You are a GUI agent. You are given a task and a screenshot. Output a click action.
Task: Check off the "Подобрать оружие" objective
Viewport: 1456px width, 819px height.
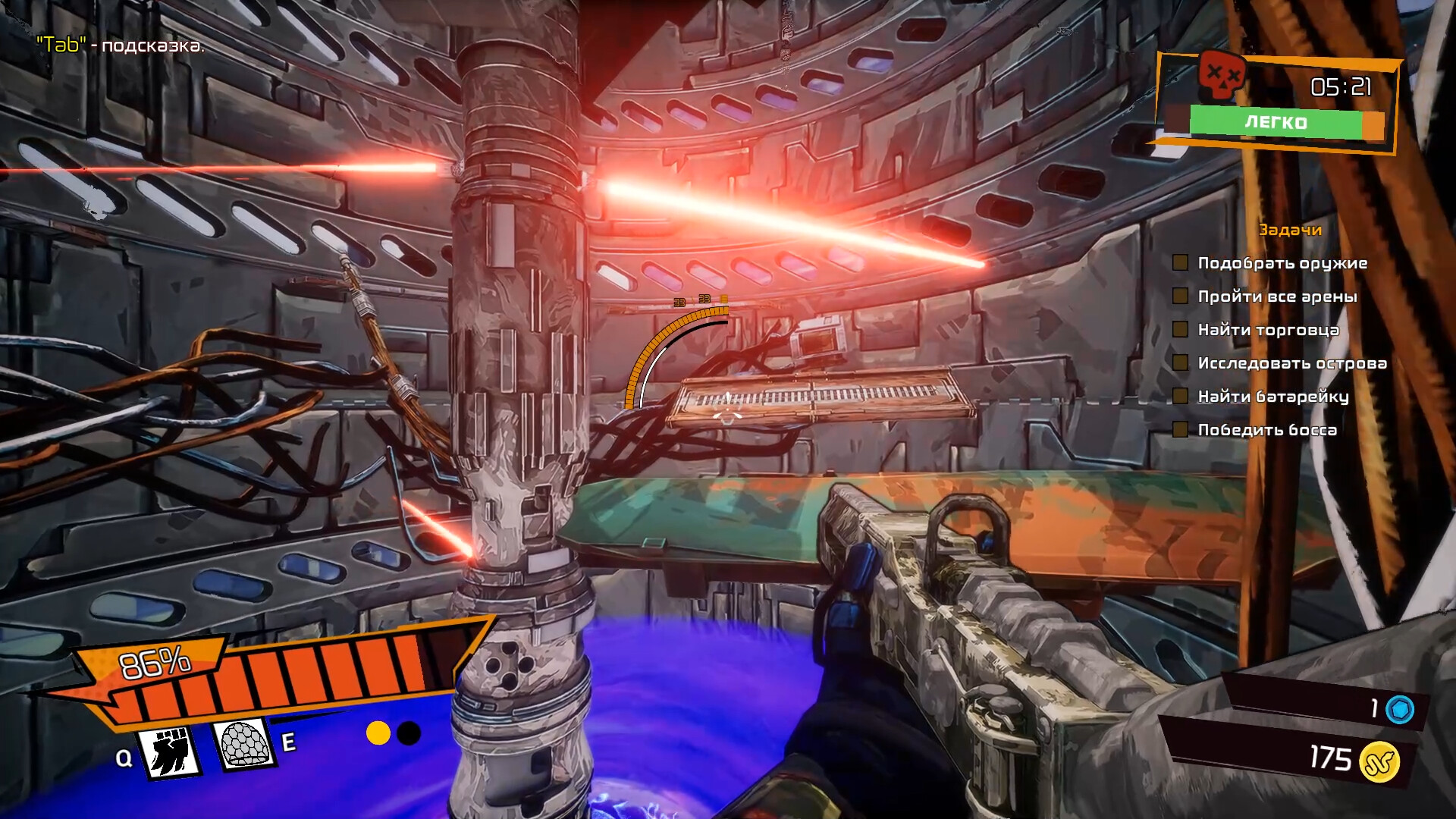tap(1180, 263)
